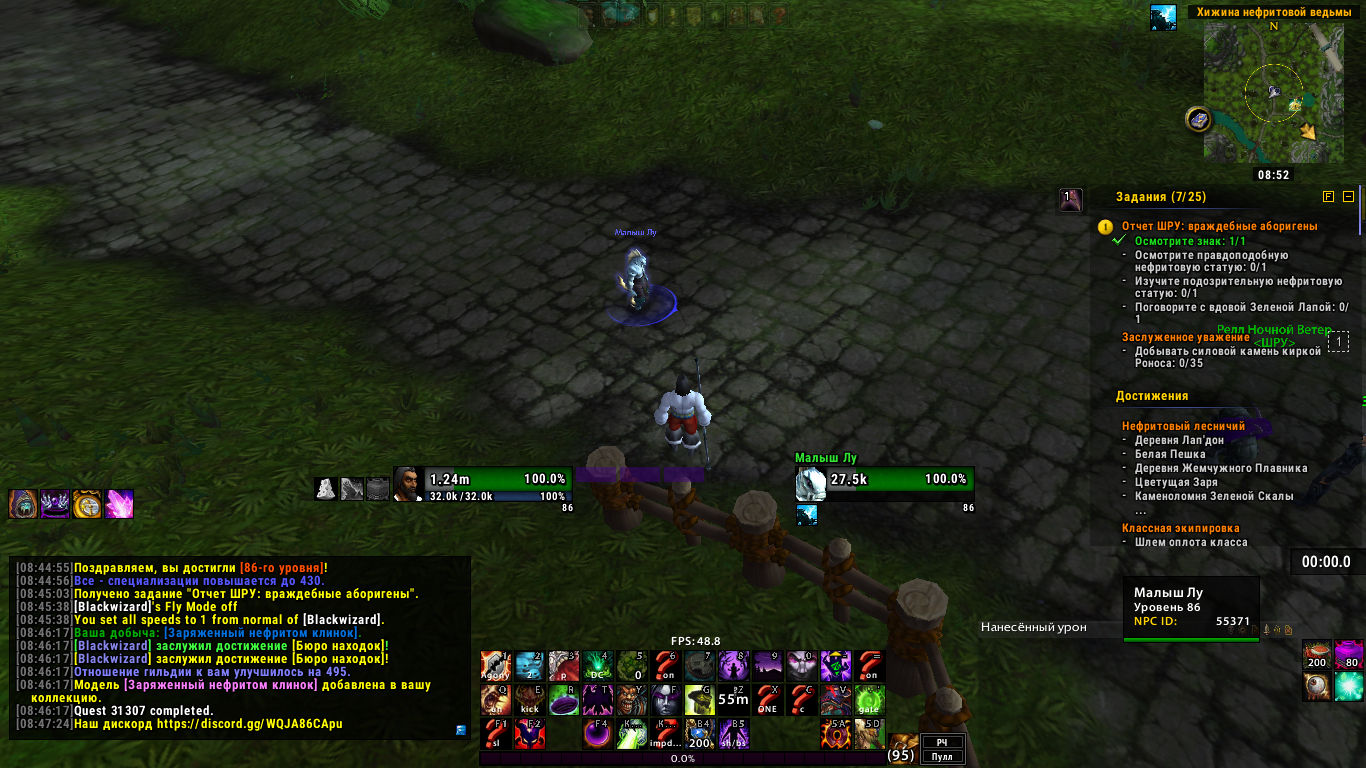The height and width of the screenshot is (768, 1366).
Task: Collapse the Задания quest tracker
Action: tap(1348, 197)
